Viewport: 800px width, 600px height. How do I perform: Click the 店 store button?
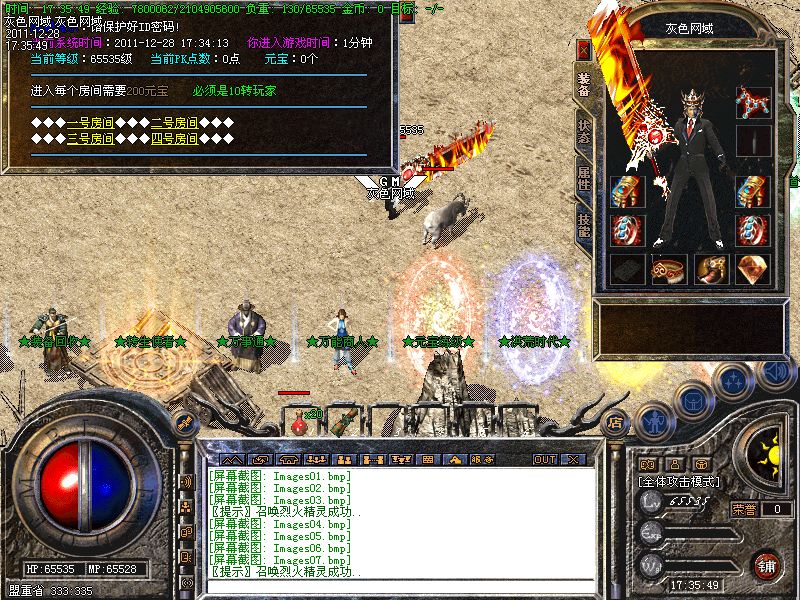point(616,422)
